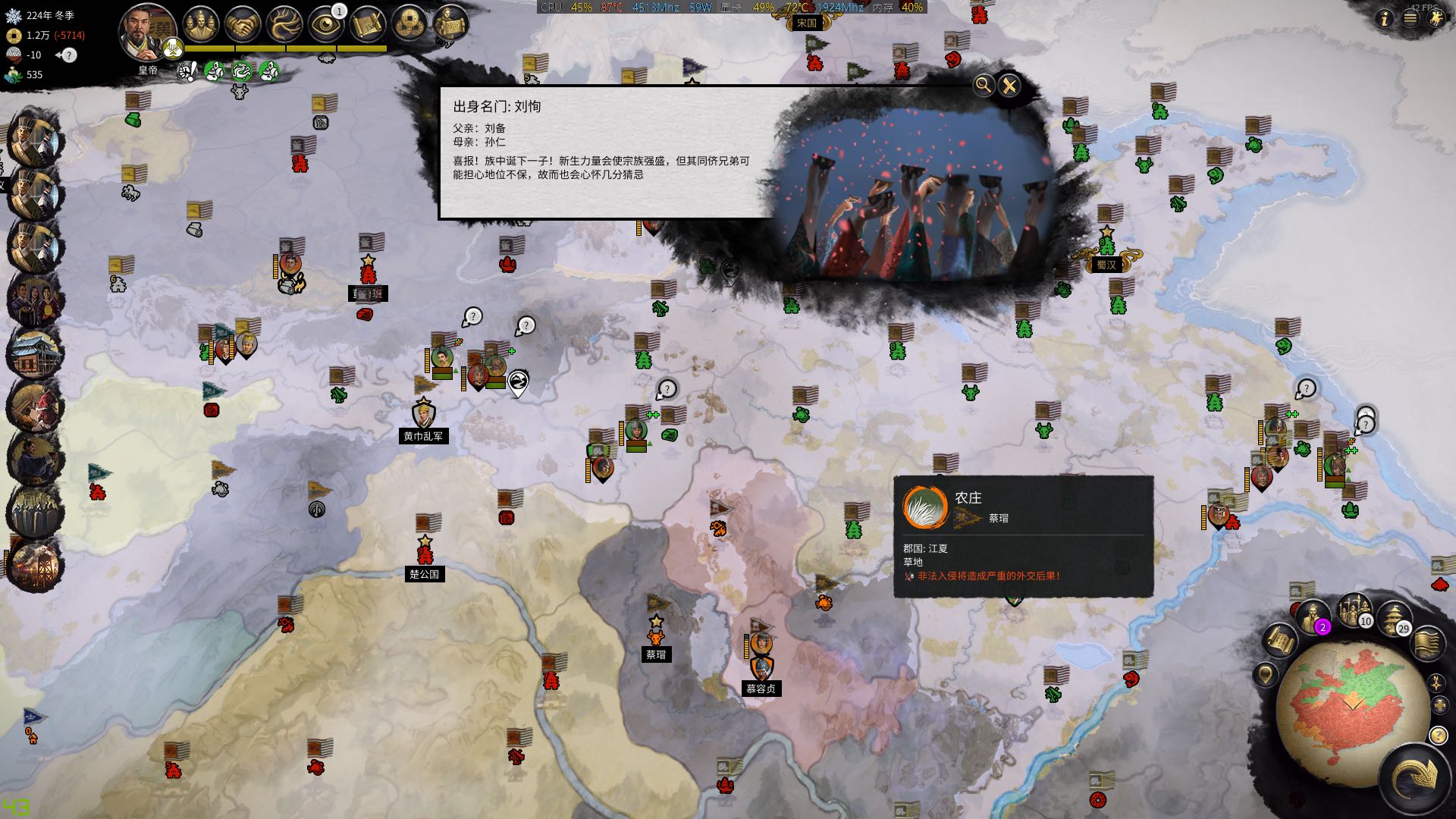
Task: Open the factions flag list
Action: click(1427, 642)
